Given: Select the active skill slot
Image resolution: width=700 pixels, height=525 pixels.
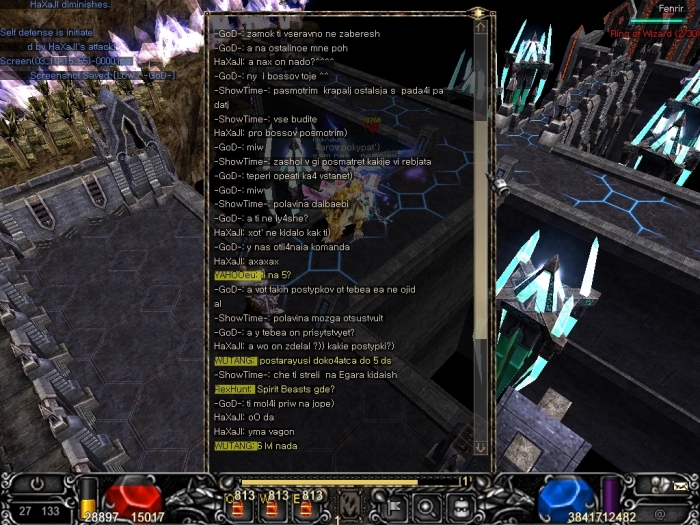Looking at the screenshot, I should coord(350,503).
